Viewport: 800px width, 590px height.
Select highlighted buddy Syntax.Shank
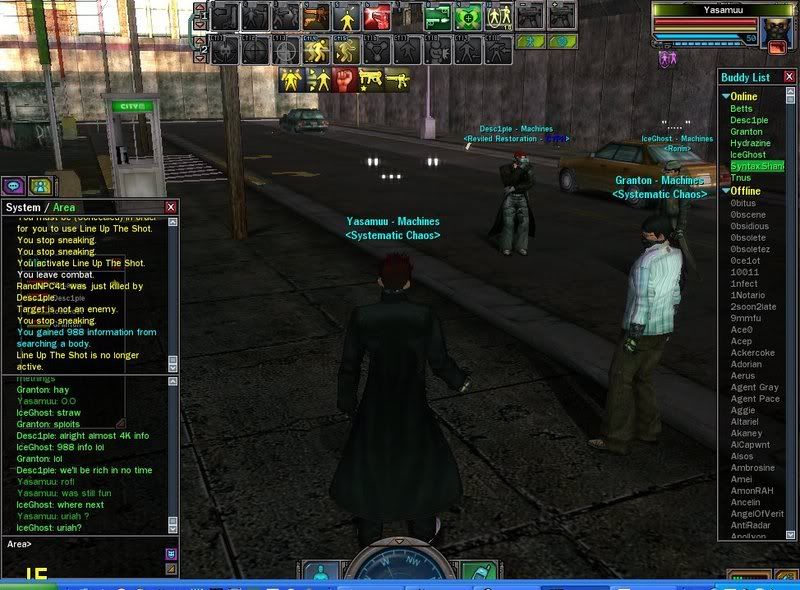coord(756,166)
